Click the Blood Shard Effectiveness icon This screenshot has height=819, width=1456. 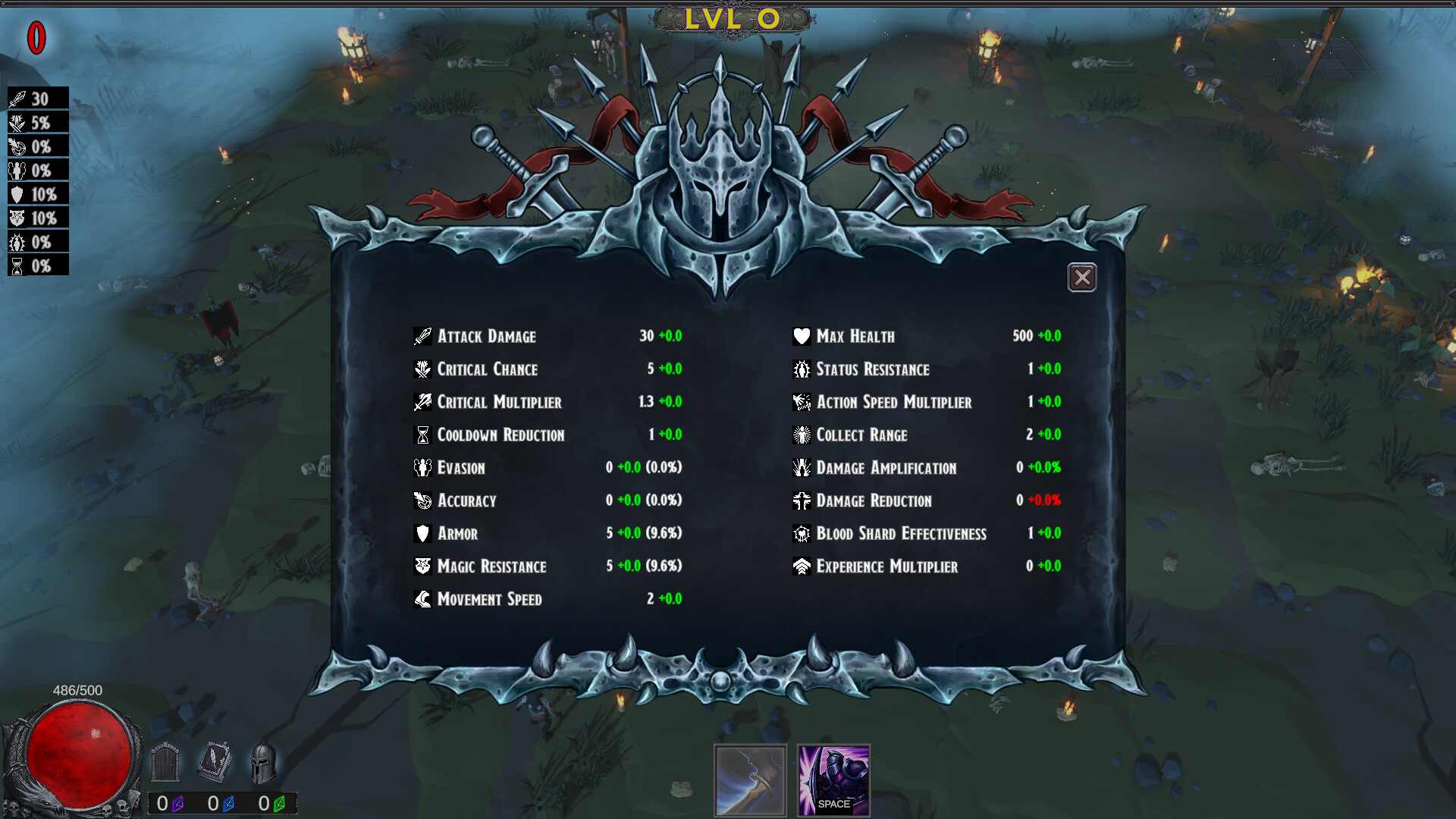click(802, 533)
